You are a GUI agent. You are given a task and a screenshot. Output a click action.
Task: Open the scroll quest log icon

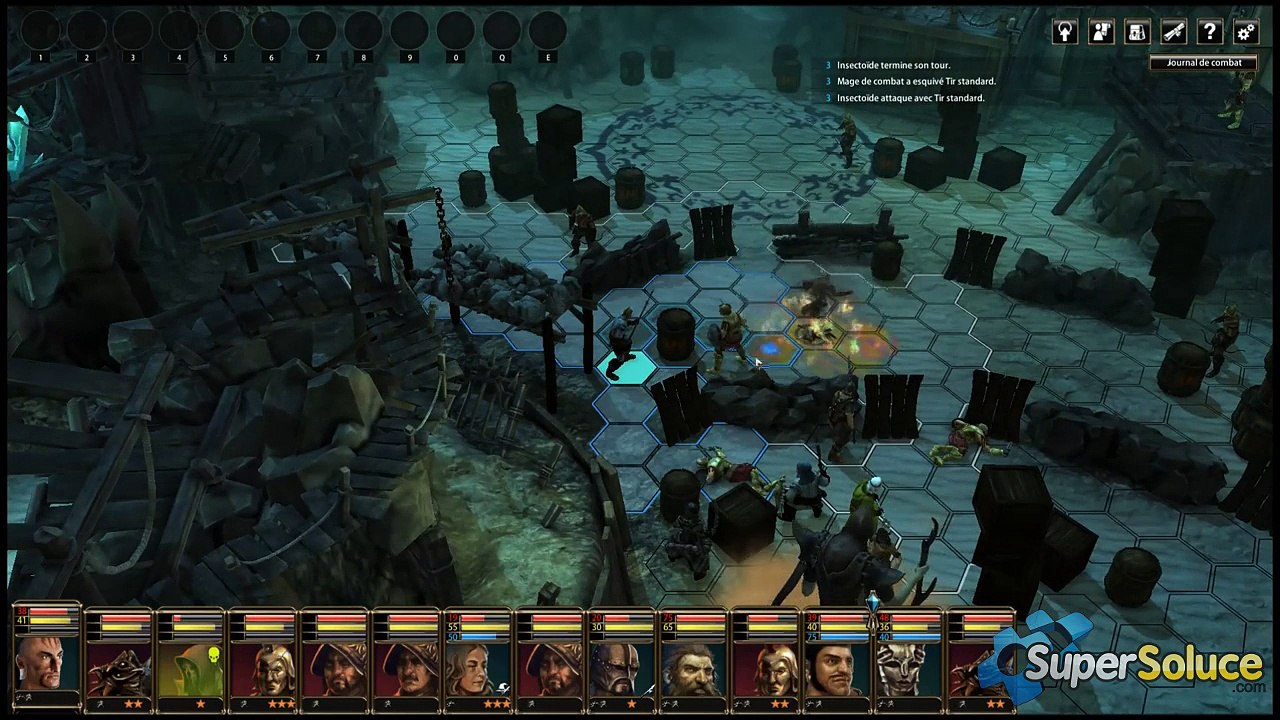pyautogui.click(x=1173, y=32)
